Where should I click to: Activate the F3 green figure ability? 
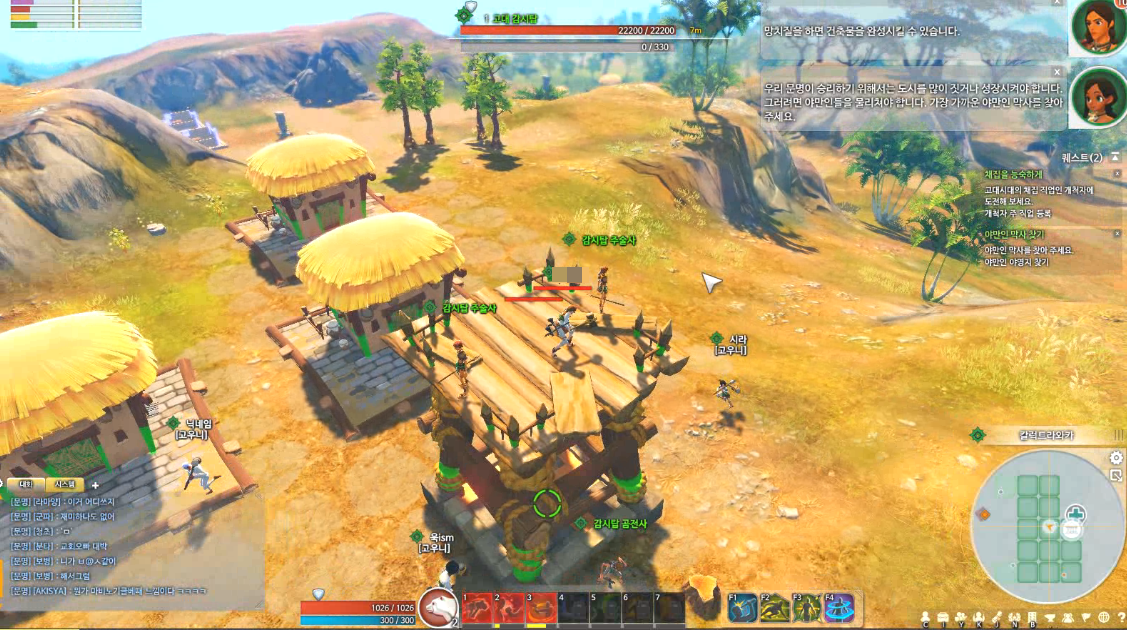click(807, 607)
